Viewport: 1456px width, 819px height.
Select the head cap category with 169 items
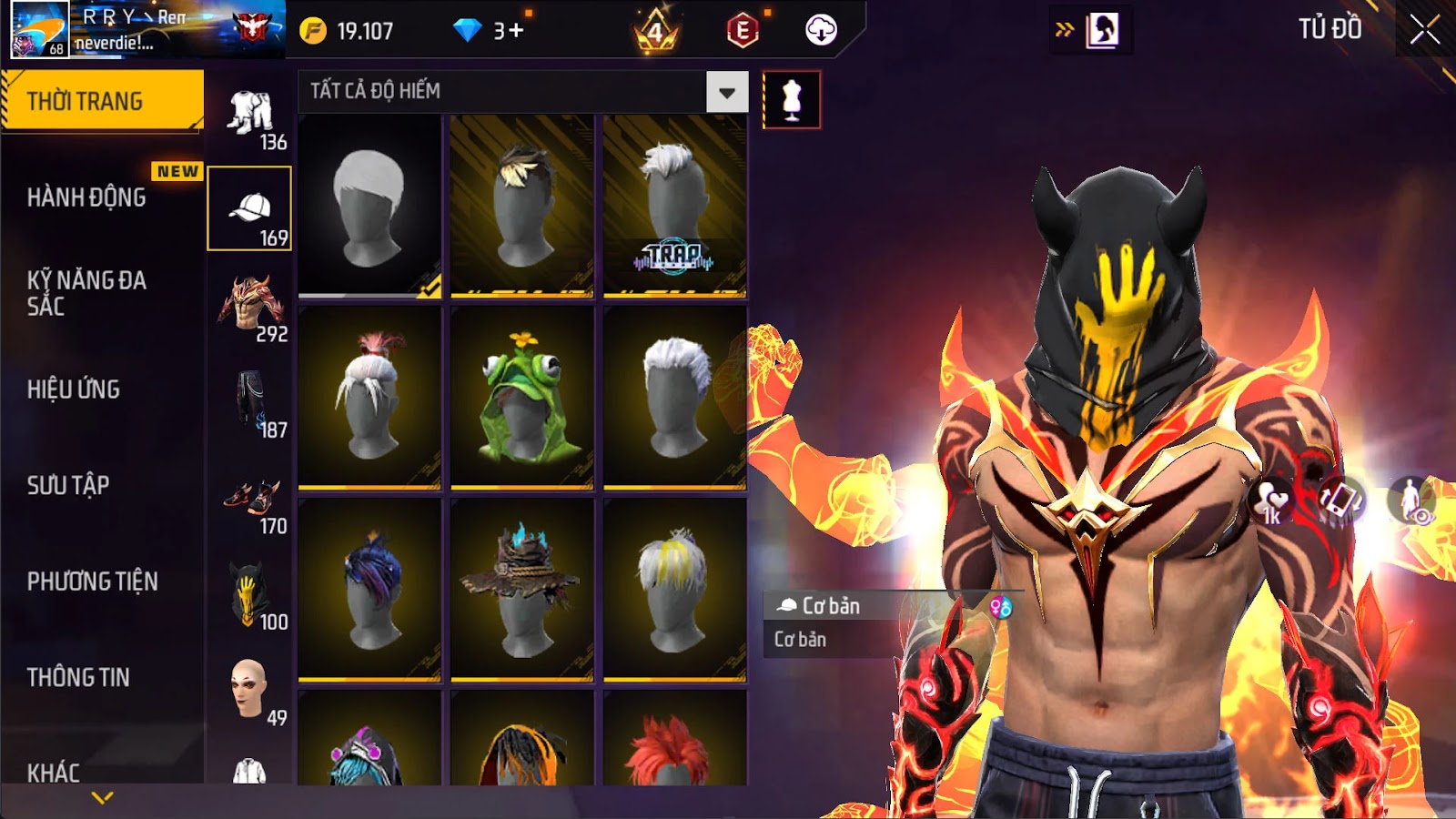(x=249, y=208)
